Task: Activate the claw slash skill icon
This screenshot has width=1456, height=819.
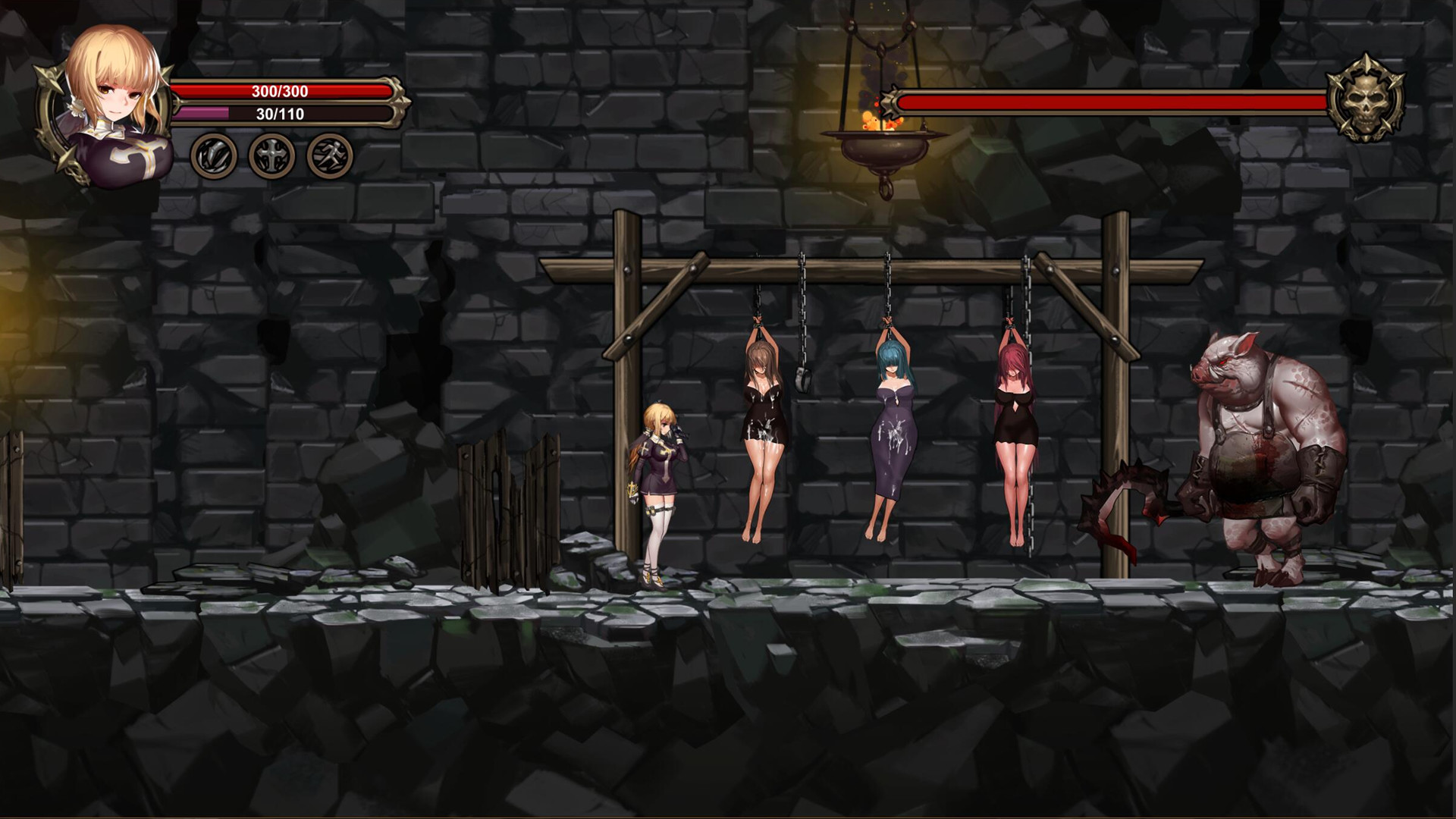Action: tap(213, 155)
